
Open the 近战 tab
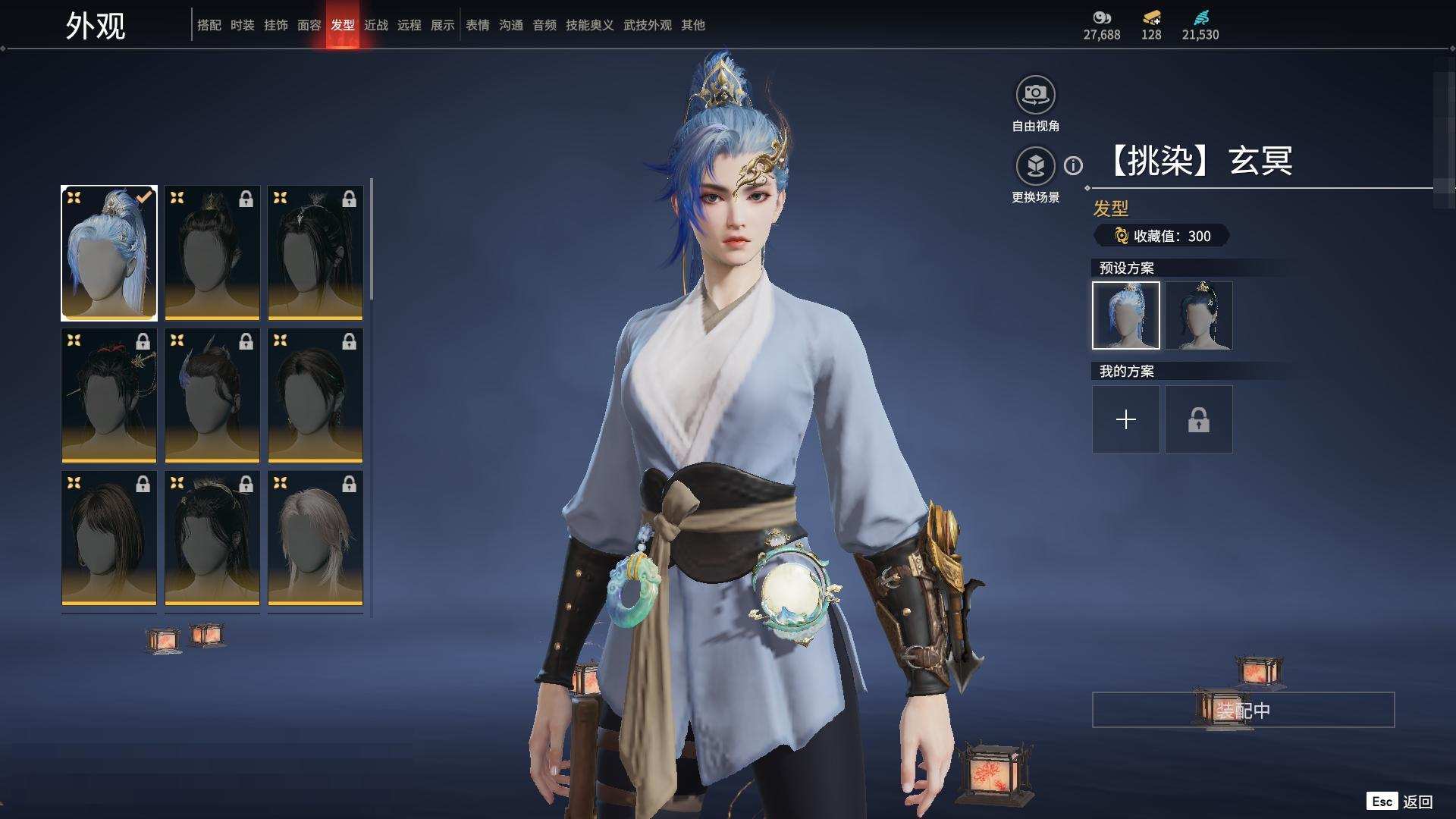[x=375, y=25]
